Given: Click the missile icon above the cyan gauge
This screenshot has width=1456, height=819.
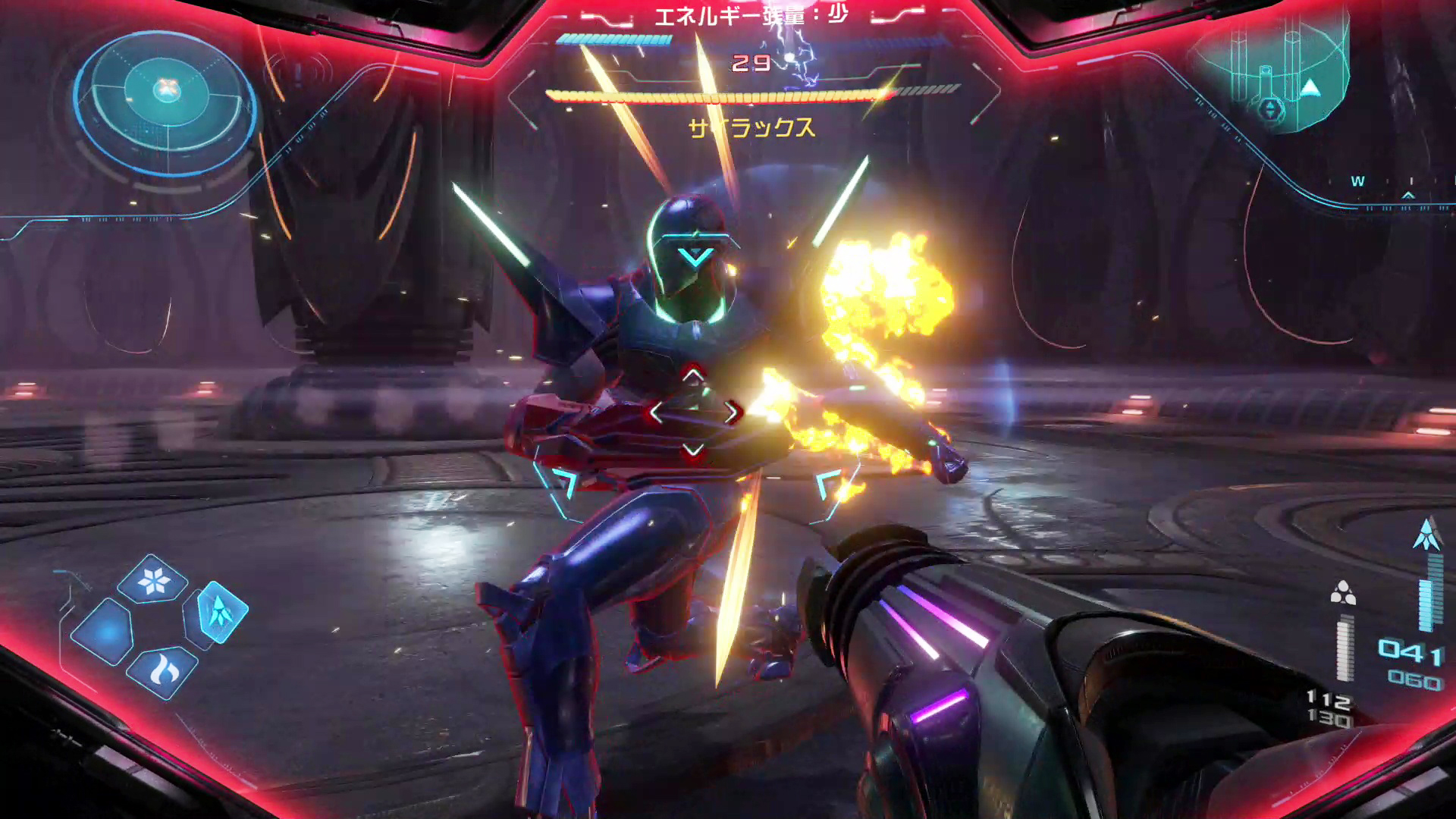Looking at the screenshot, I should pos(1427,535).
